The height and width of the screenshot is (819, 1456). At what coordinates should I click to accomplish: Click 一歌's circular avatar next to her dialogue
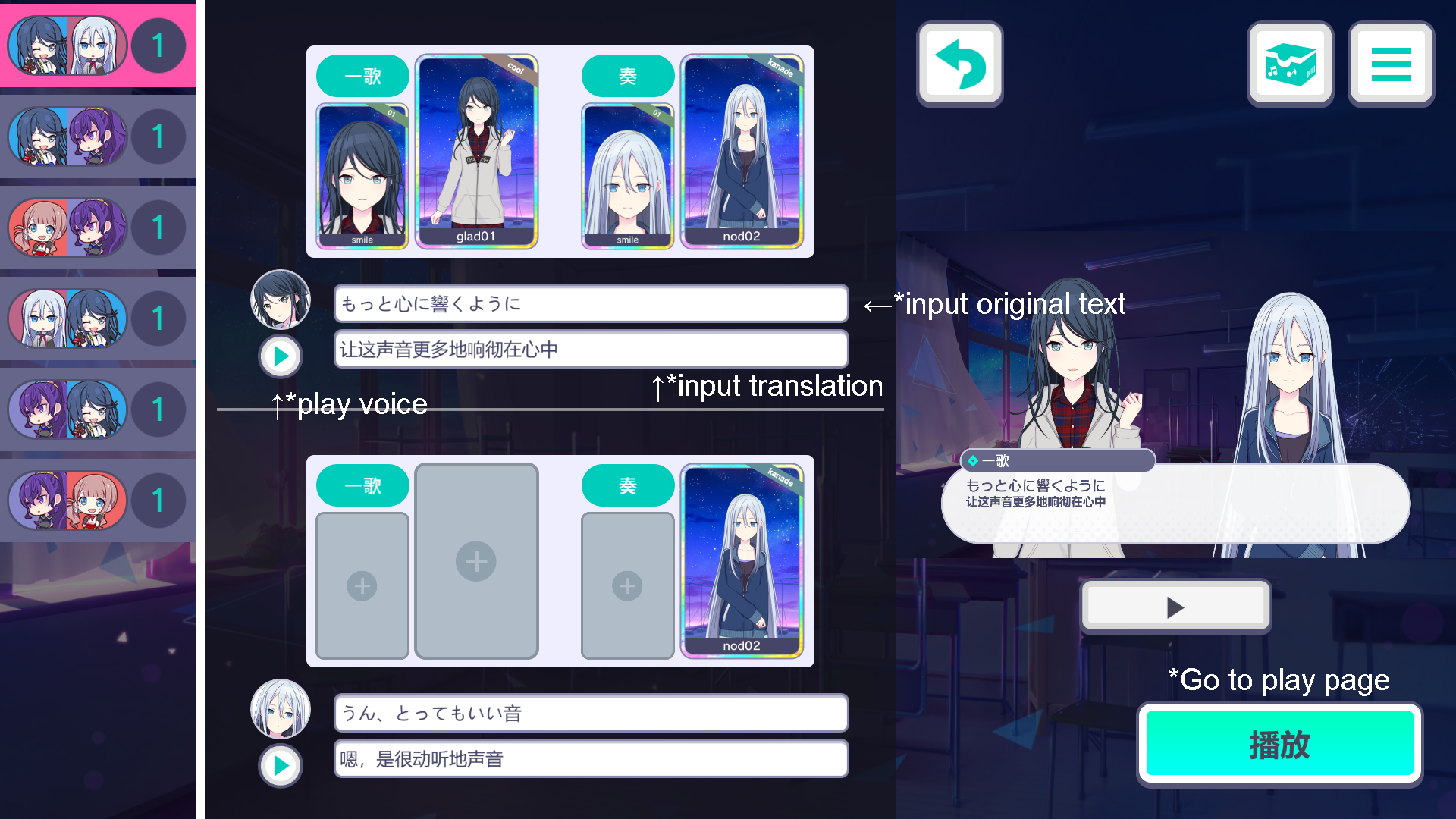point(281,300)
